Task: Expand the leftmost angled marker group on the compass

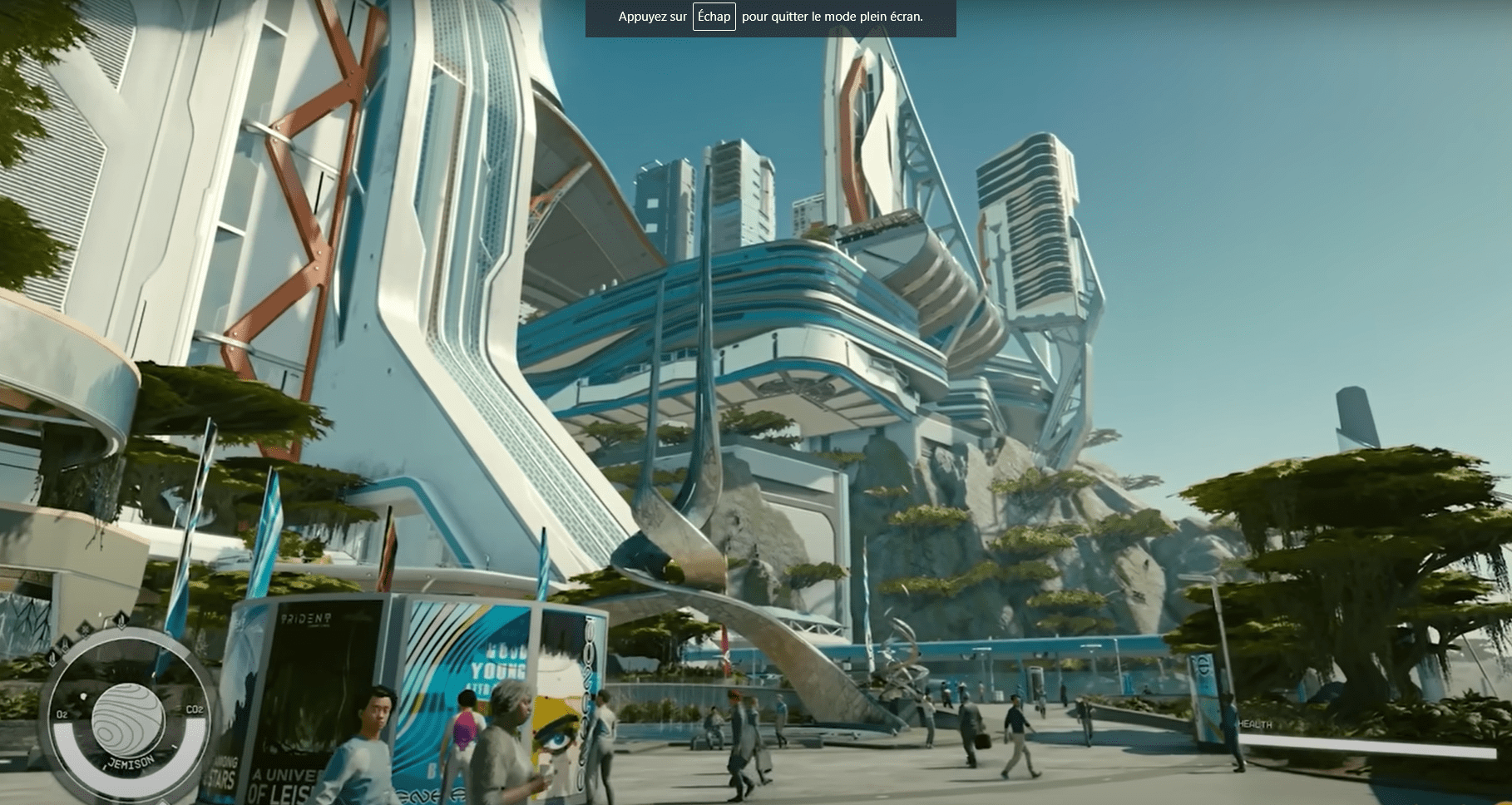Action: (52, 656)
